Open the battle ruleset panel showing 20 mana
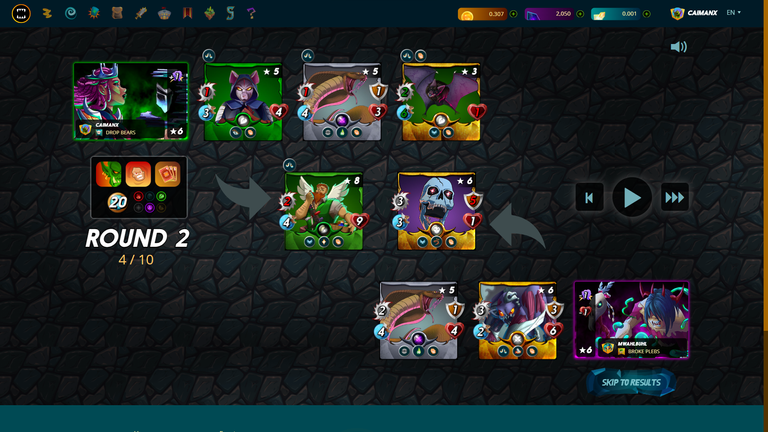 [x=139, y=187]
